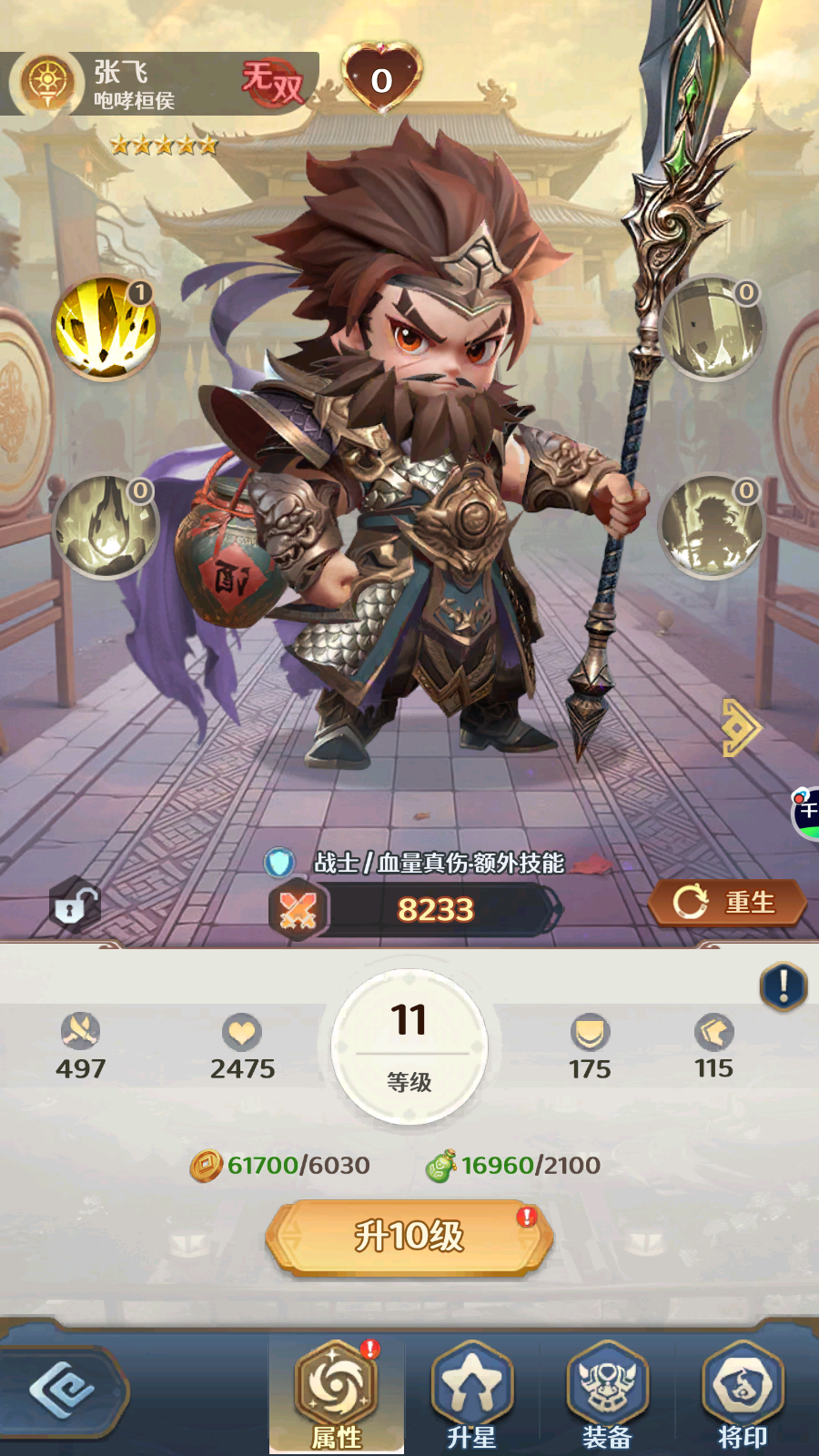Image resolution: width=819 pixels, height=1456 pixels.
Task: Tap the 升10级 level-up button
Action: 409,1237
